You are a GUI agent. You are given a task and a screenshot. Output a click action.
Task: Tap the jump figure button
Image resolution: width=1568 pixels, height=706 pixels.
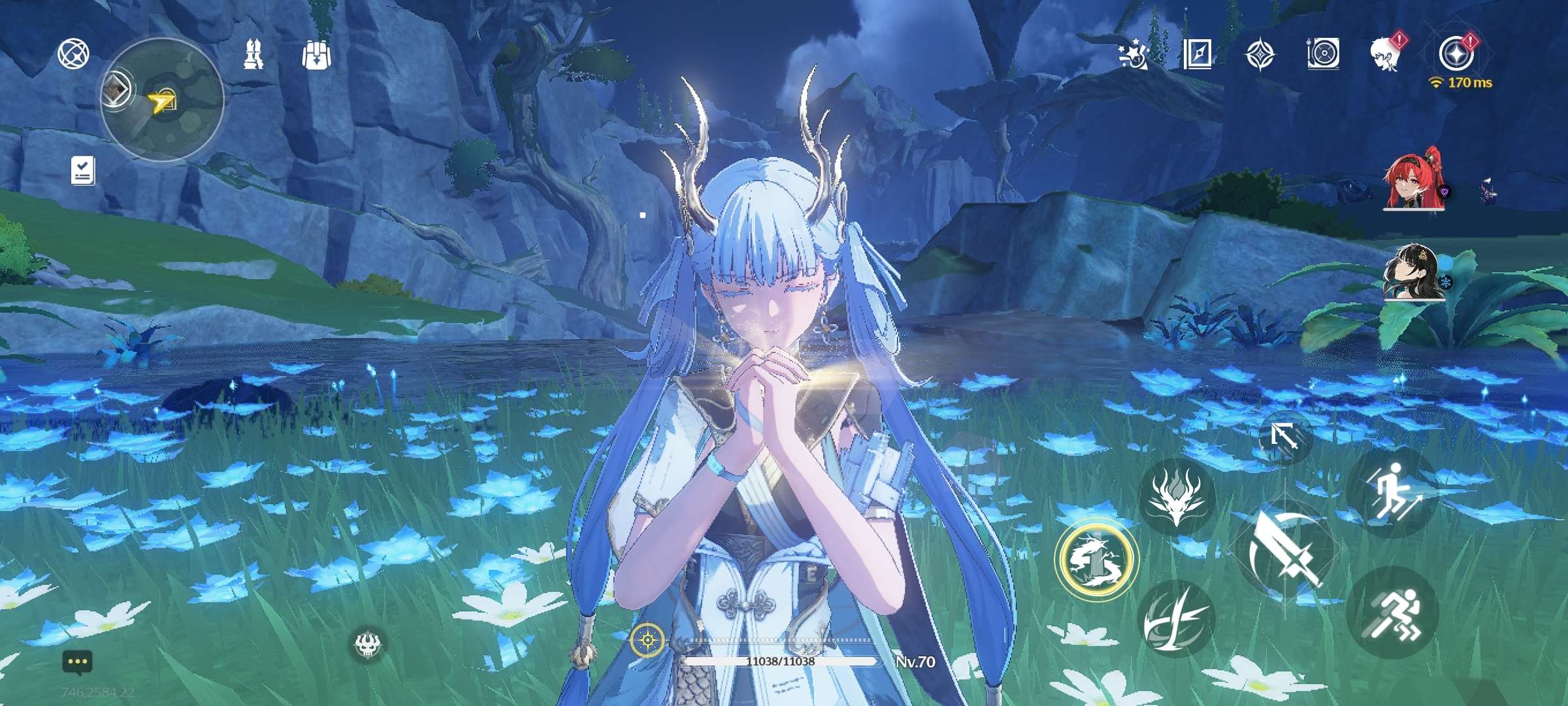pyautogui.click(x=1393, y=492)
